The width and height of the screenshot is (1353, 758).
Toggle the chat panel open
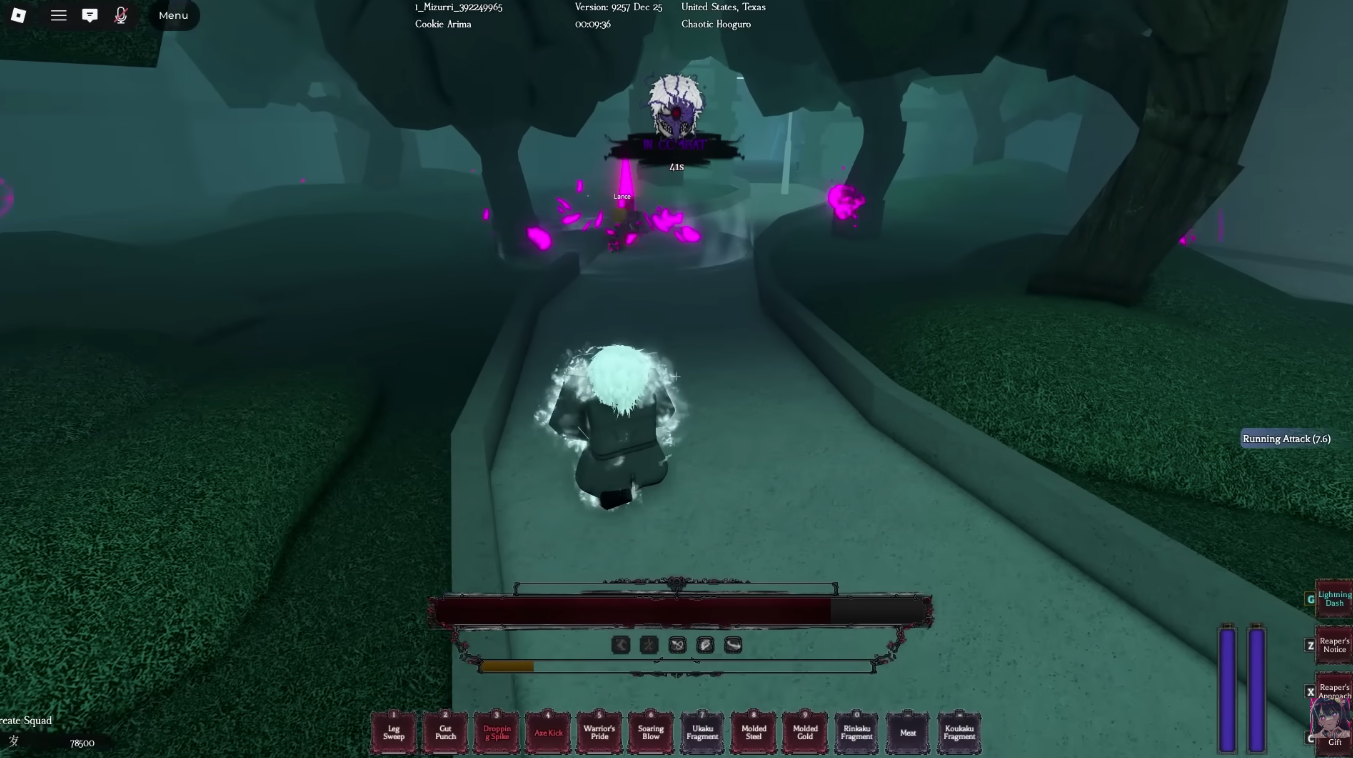click(x=90, y=15)
